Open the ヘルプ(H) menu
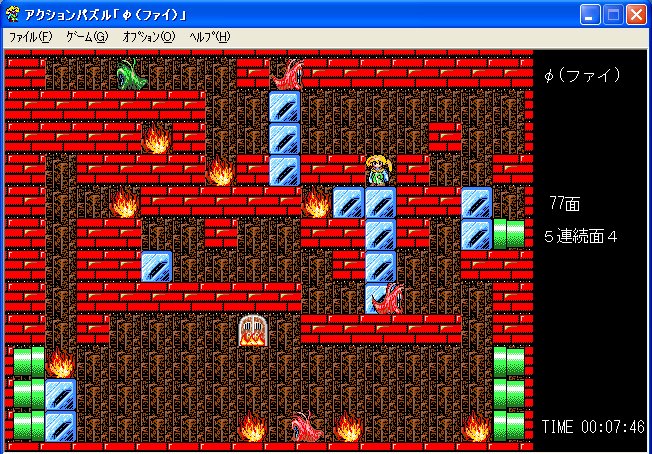The image size is (652, 454). click(x=209, y=37)
